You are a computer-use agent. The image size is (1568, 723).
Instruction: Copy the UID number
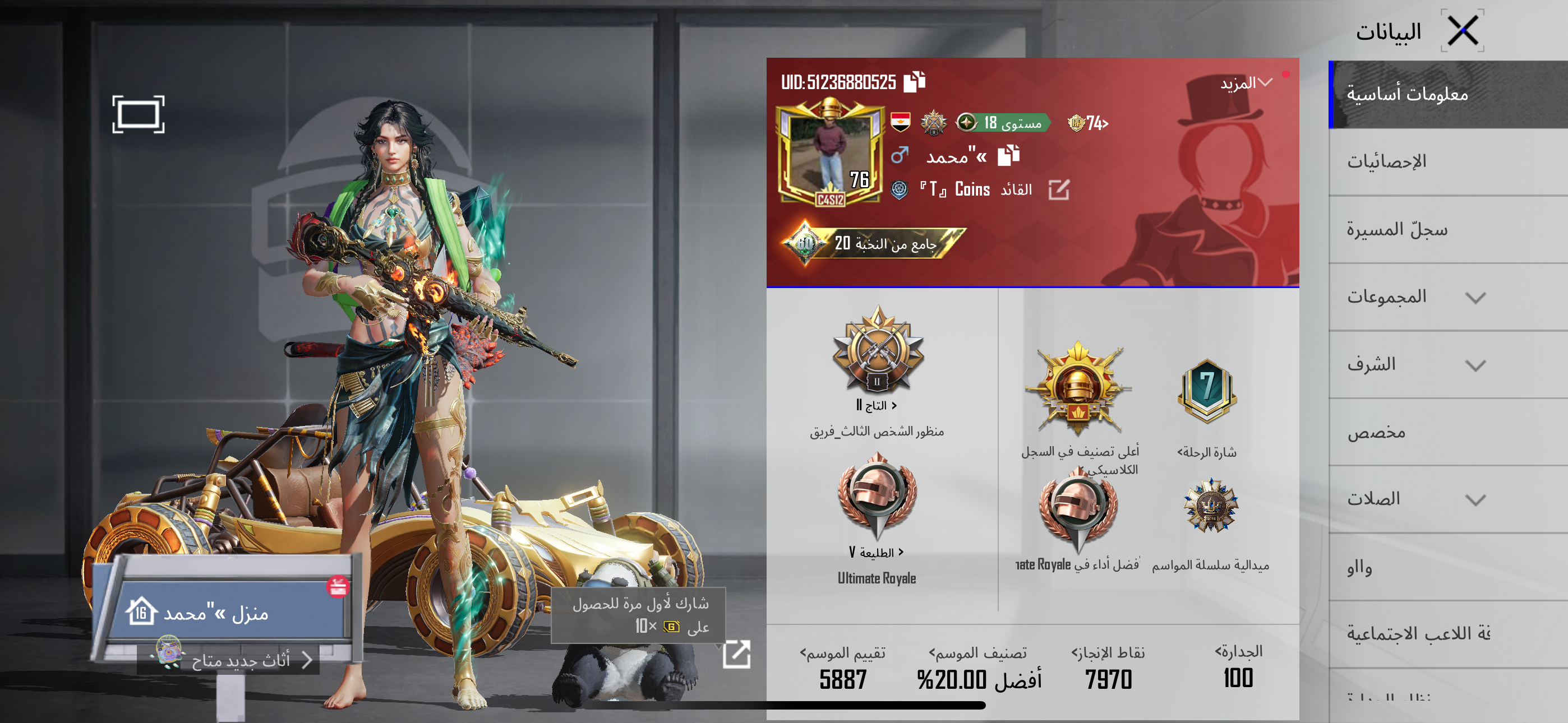click(x=914, y=82)
